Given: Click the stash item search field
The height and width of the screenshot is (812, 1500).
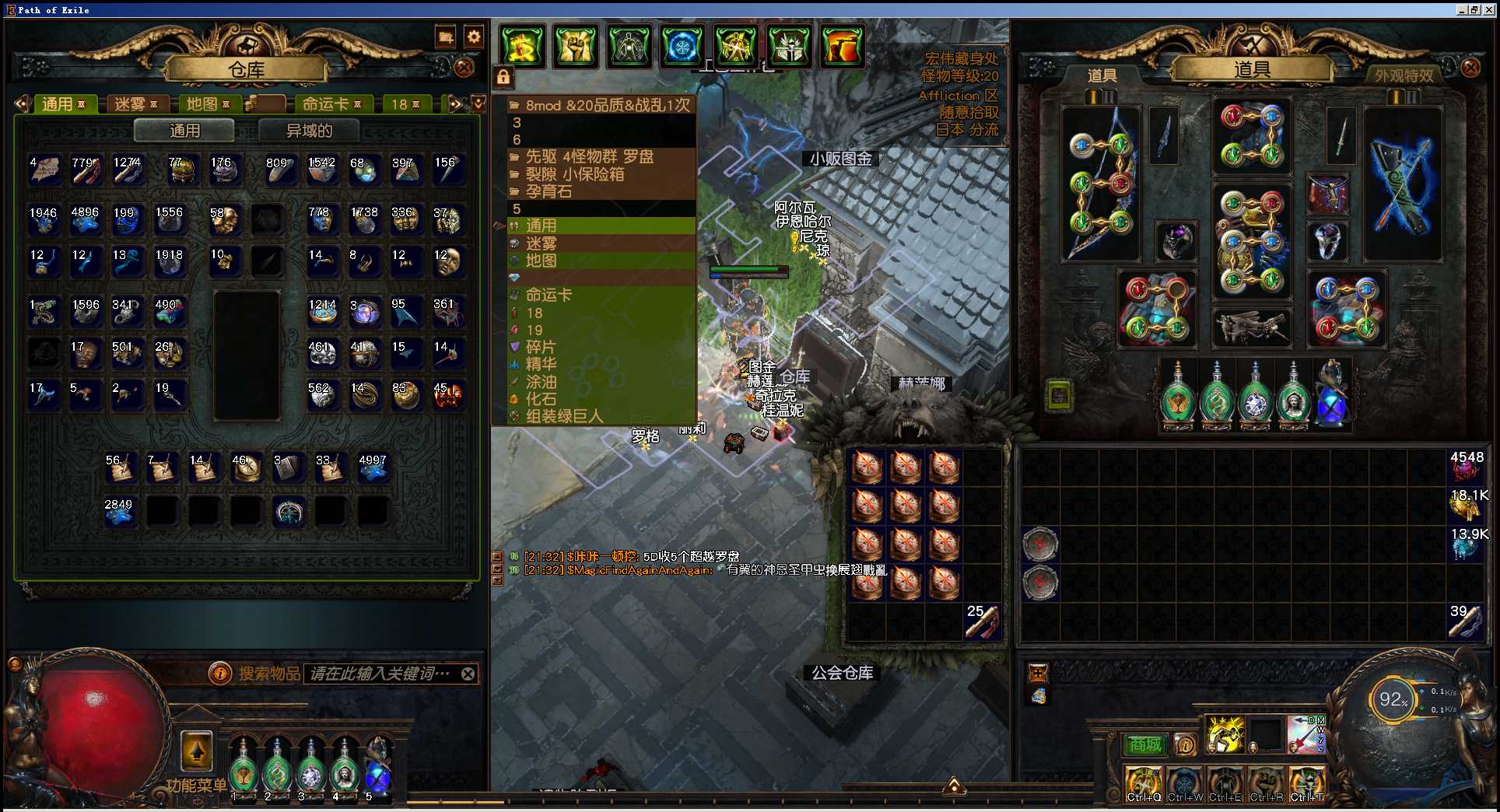Looking at the screenshot, I should pyautogui.click(x=380, y=674).
